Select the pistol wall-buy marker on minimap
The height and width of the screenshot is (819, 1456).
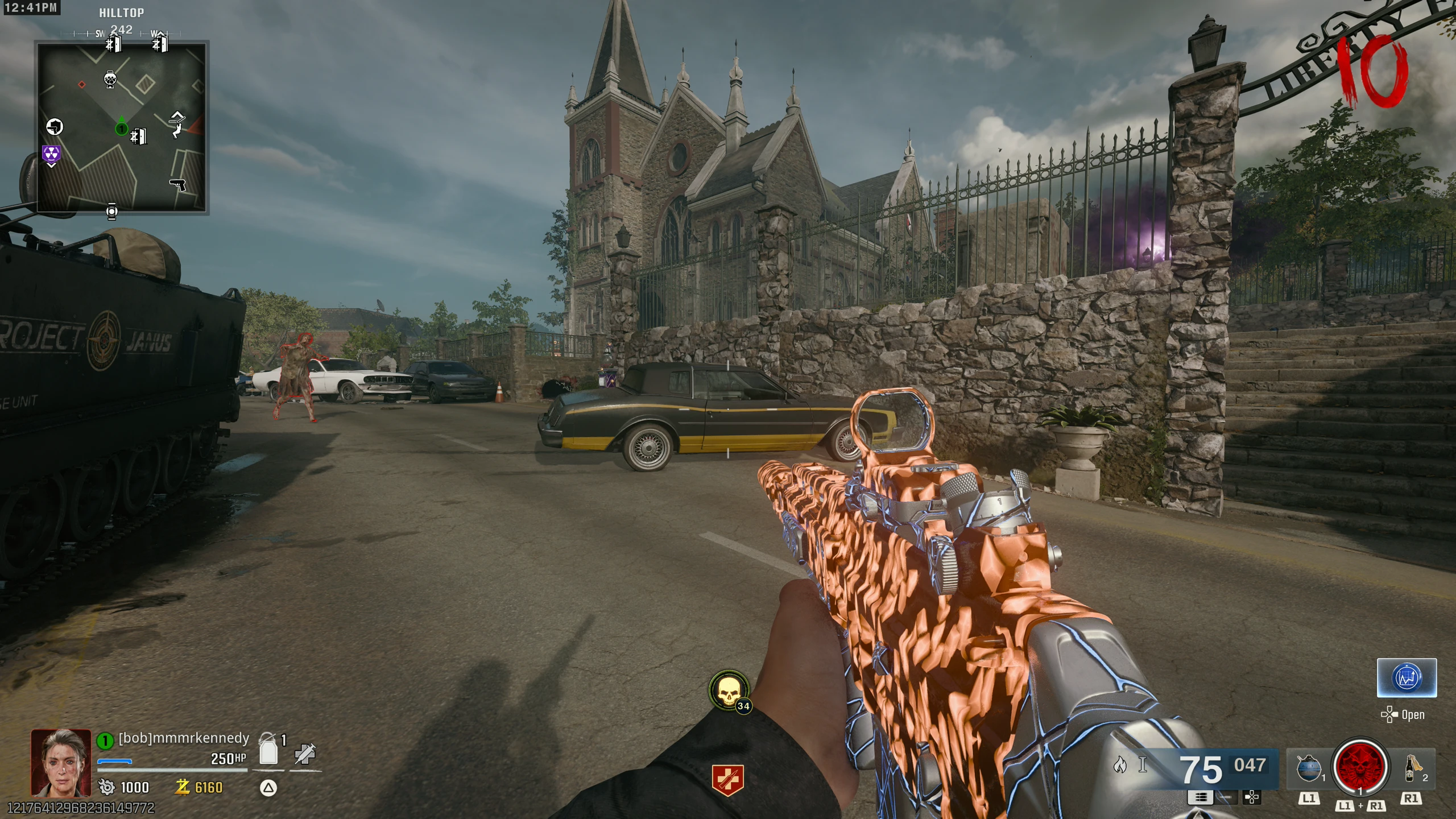coord(178,185)
